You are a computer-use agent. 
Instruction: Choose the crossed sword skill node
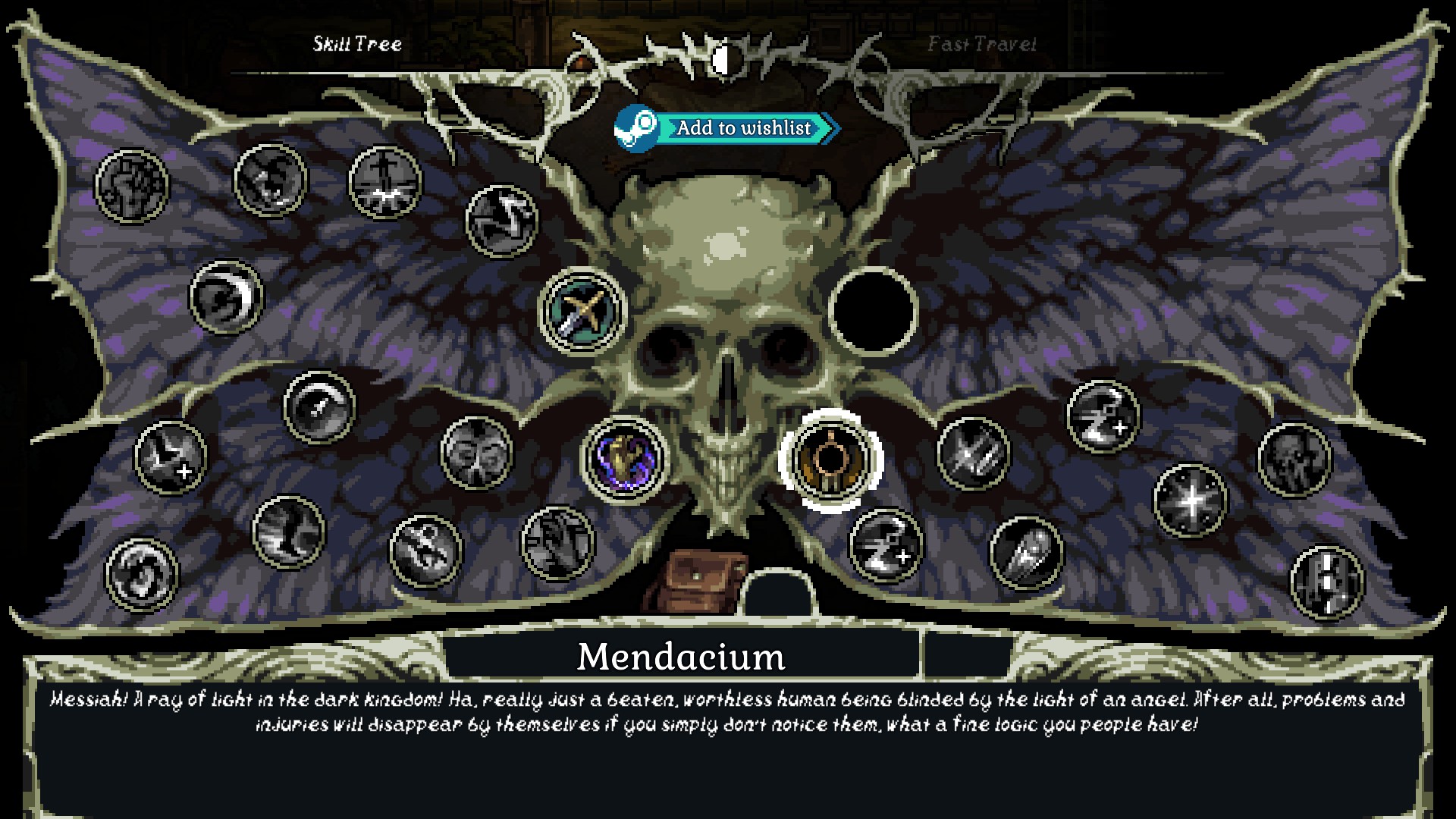[x=582, y=311]
